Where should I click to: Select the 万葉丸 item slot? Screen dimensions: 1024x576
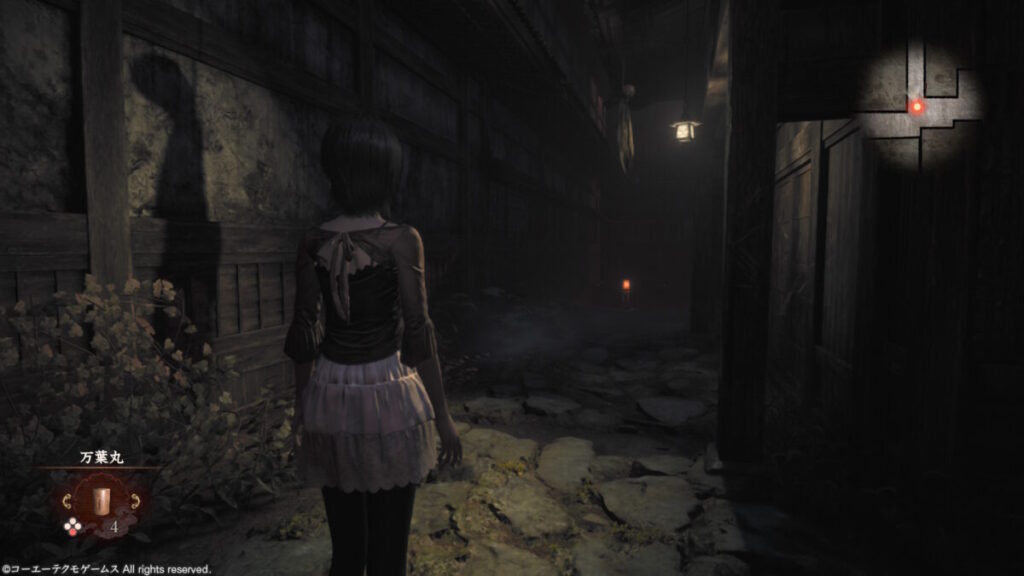click(101, 499)
